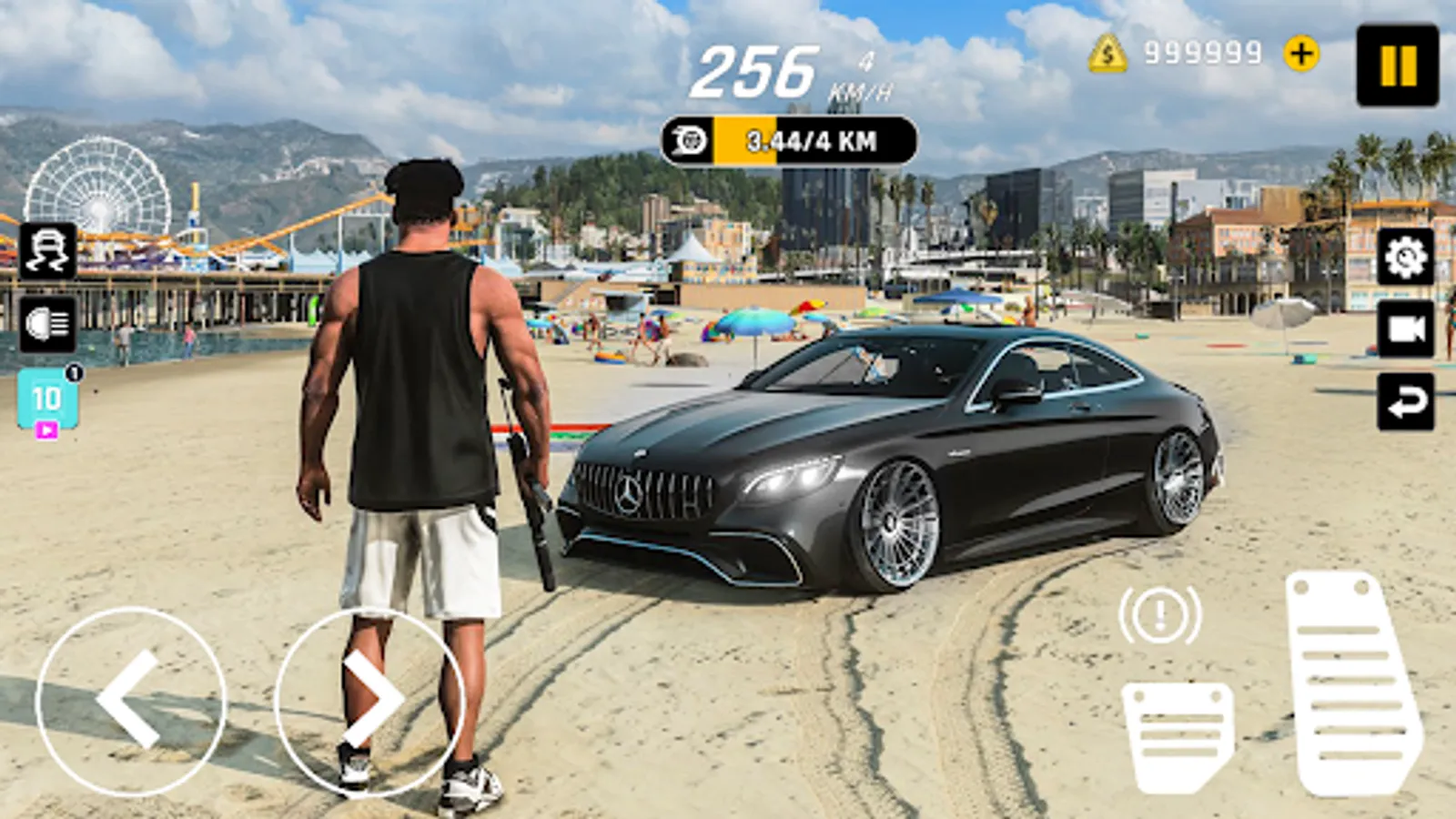Reset the car with the U-turn icon
The width and height of the screenshot is (1456, 819).
(1407, 399)
